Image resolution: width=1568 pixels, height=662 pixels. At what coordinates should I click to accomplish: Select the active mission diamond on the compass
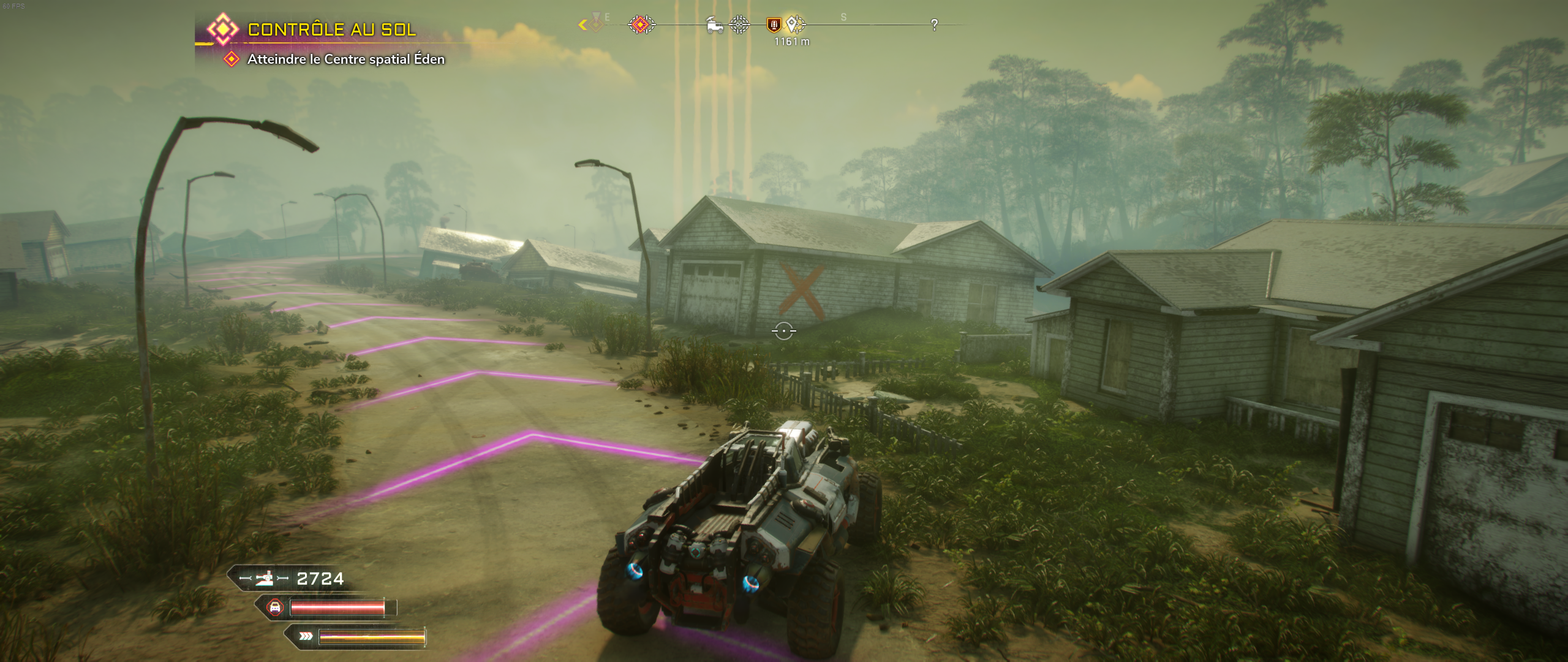tap(641, 25)
